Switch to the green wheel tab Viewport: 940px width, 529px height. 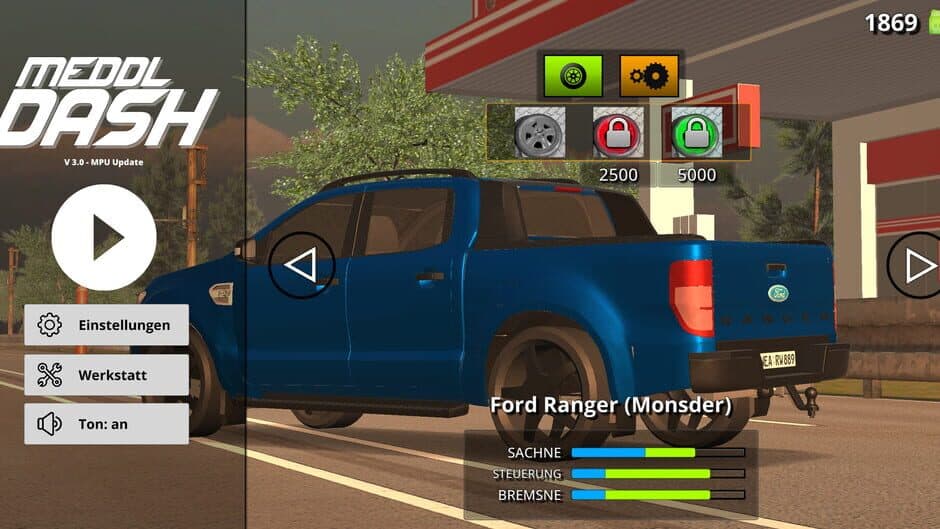(x=573, y=75)
